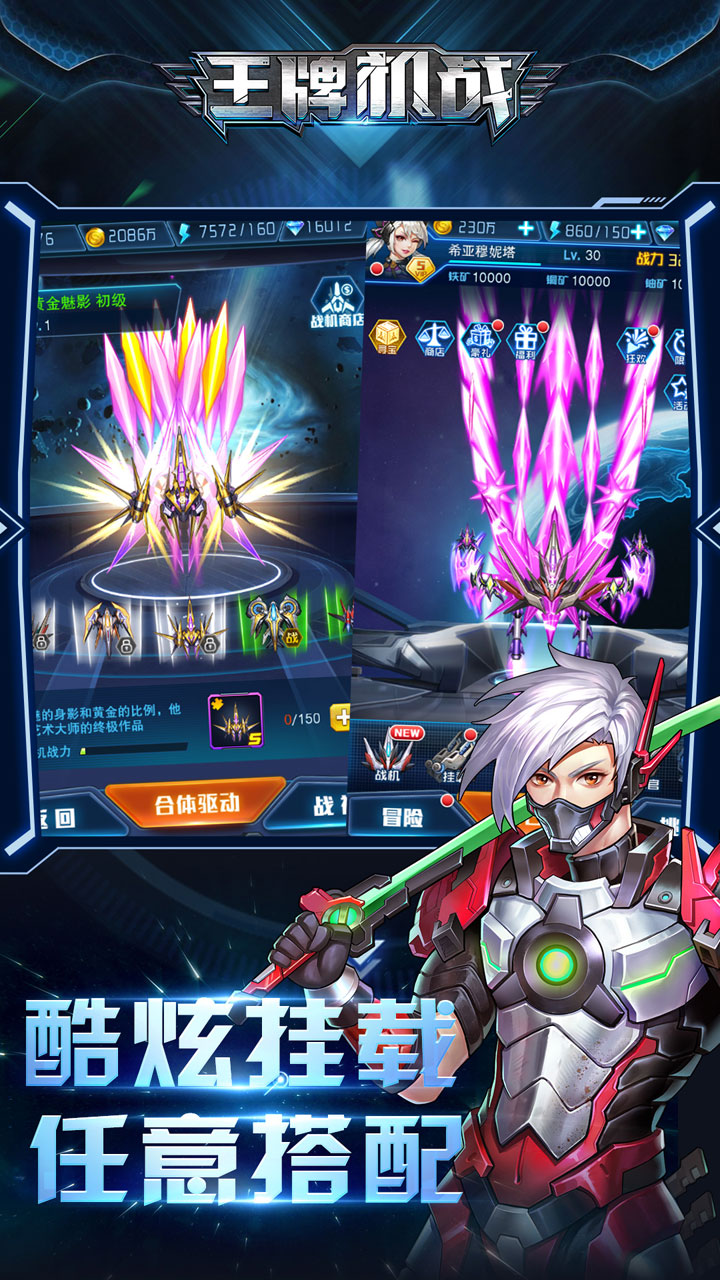This screenshot has height=1280, width=720.
Task: Select the fighter fragment icon marked S
Action: 235,720
